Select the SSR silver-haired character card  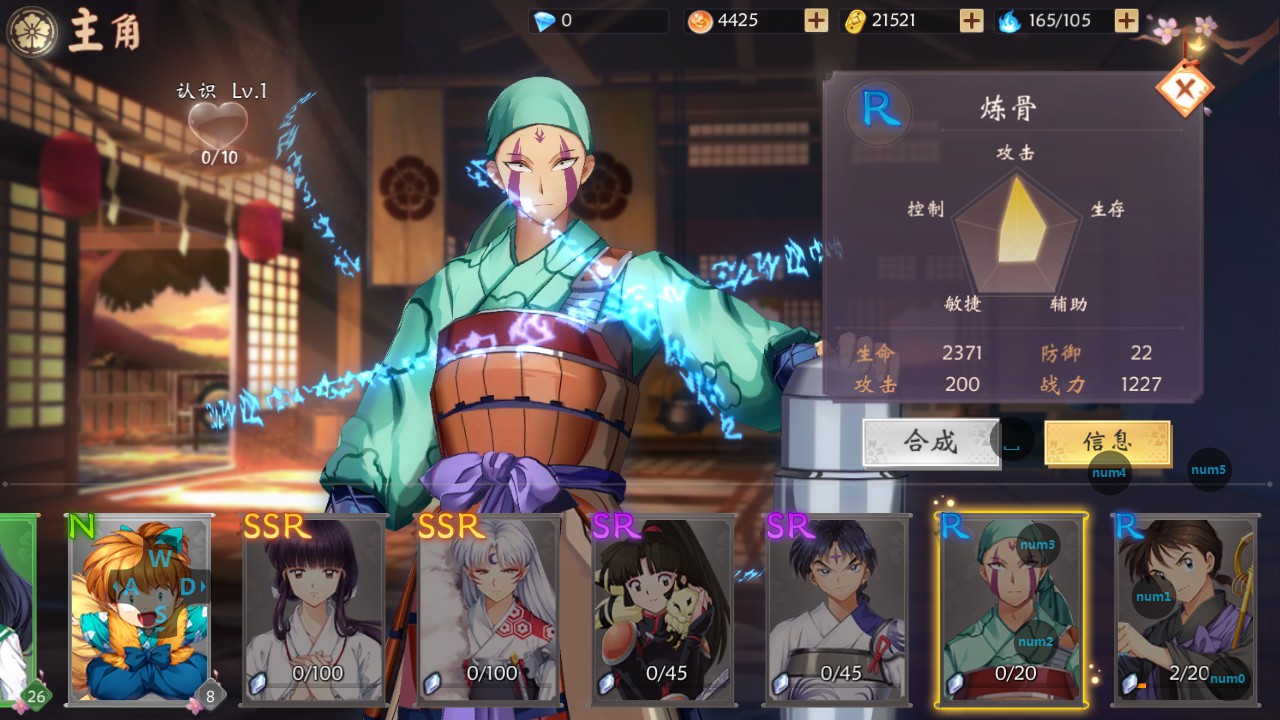[489, 608]
